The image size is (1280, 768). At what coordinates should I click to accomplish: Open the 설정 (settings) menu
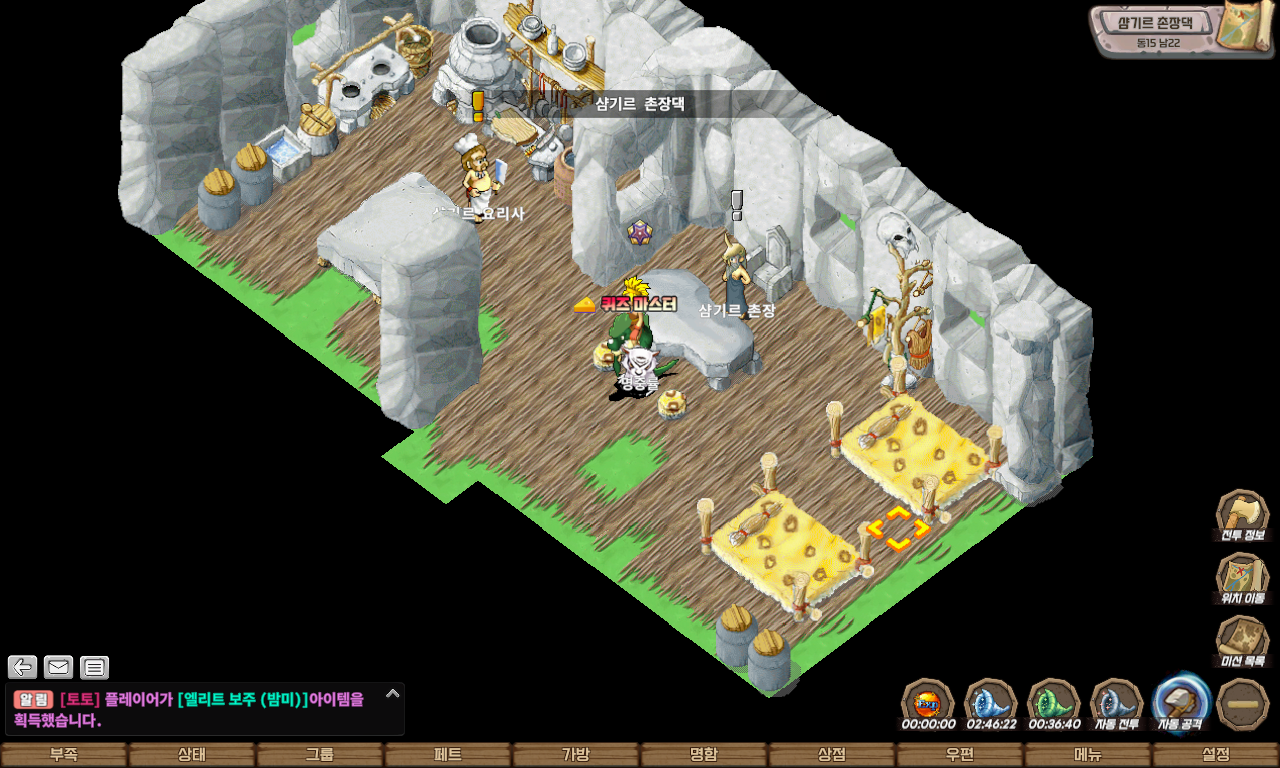[x=1216, y=755]
